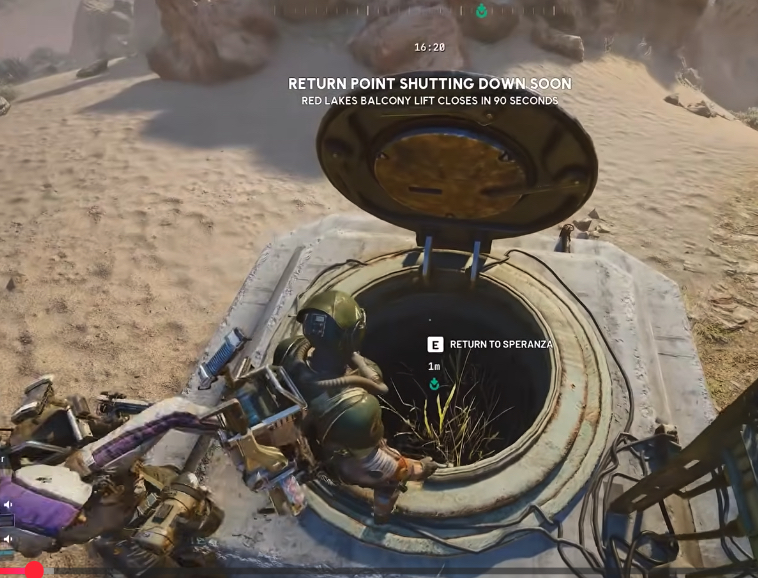The image size is (758, 578).
Task: Click the green return point waypoint marked 1m
Action: 434,384
